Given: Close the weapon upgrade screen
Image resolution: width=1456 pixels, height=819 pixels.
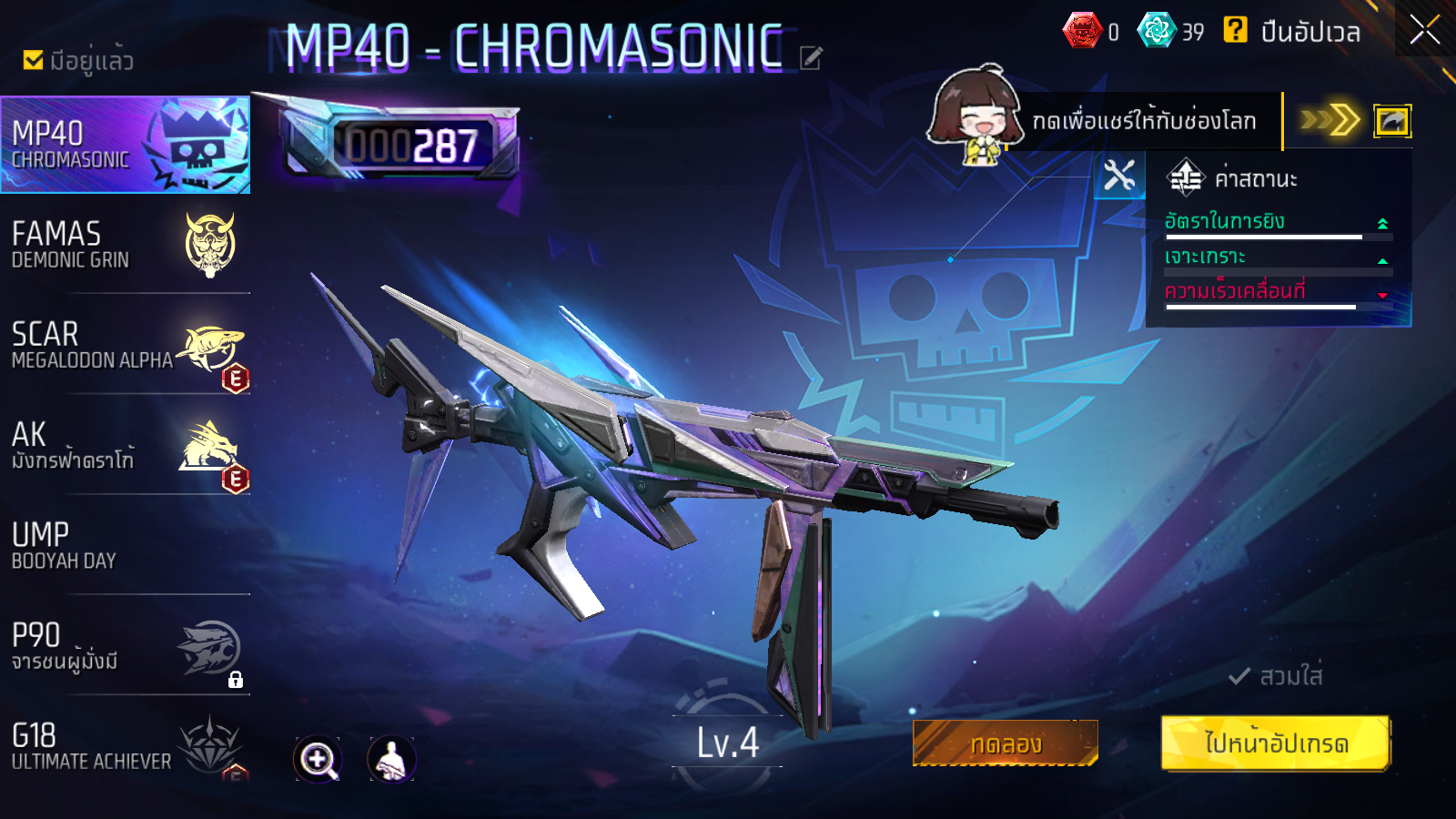Looking at the screenshot, I should tap(1424, 30).
